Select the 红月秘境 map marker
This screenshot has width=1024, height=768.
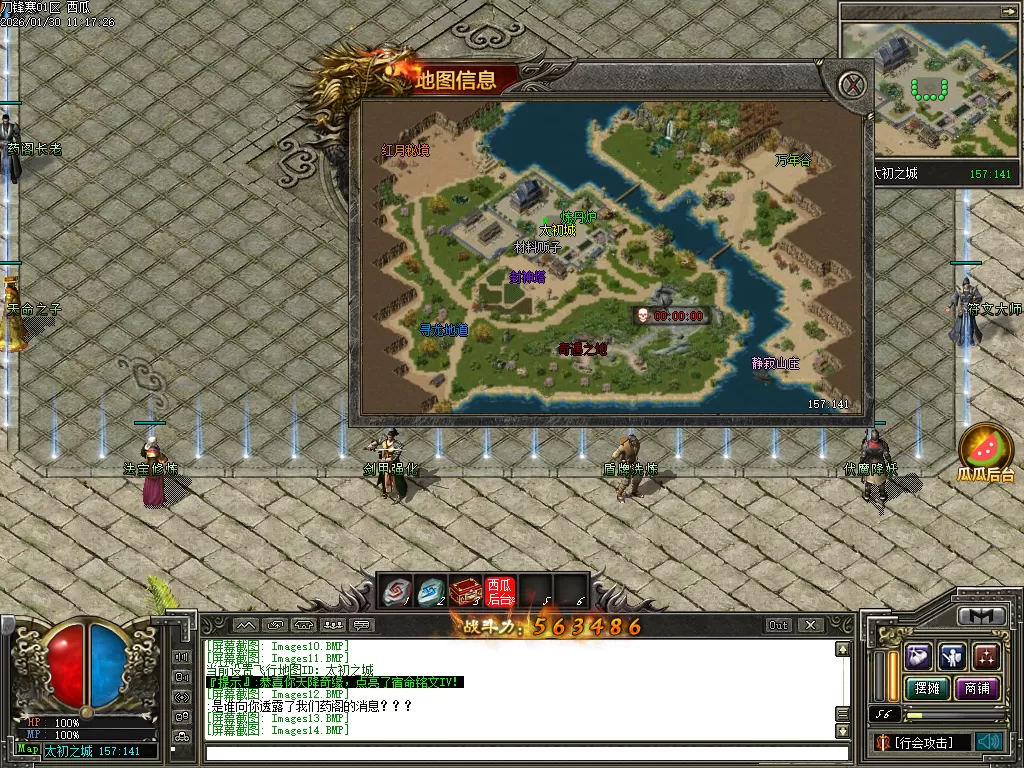click(405, 151)
